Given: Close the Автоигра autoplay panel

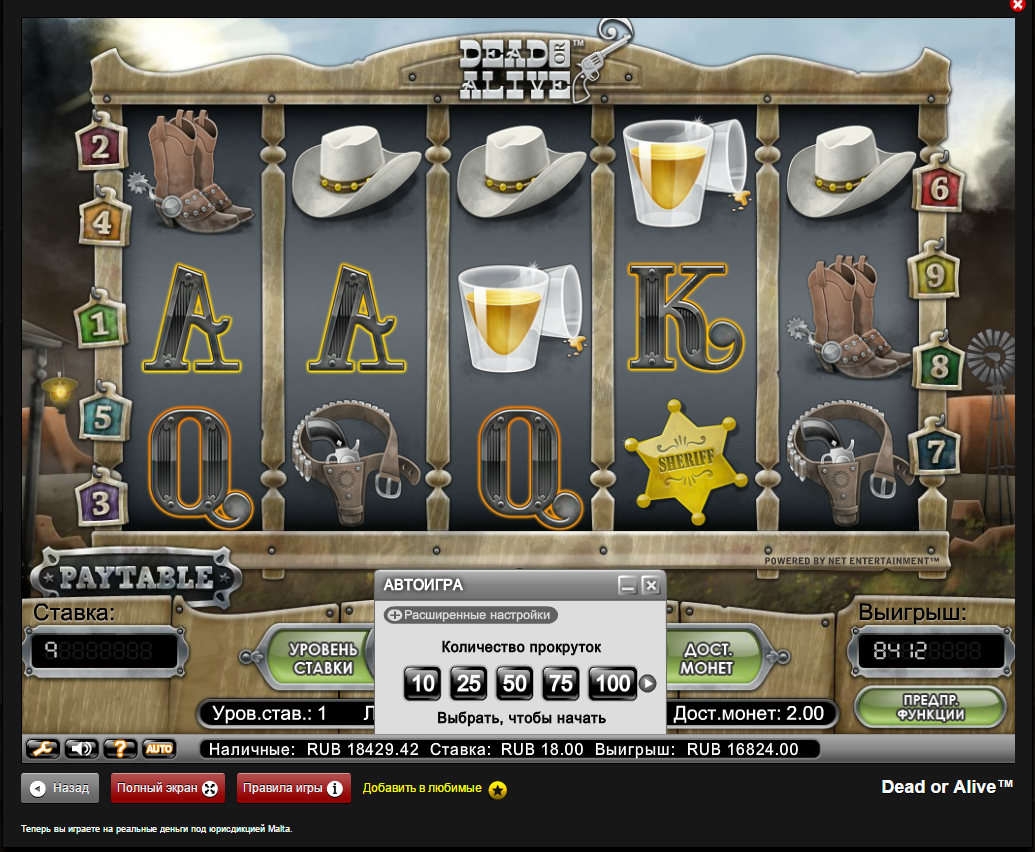Looking at the screenshot, I should (x=651, y=585).
